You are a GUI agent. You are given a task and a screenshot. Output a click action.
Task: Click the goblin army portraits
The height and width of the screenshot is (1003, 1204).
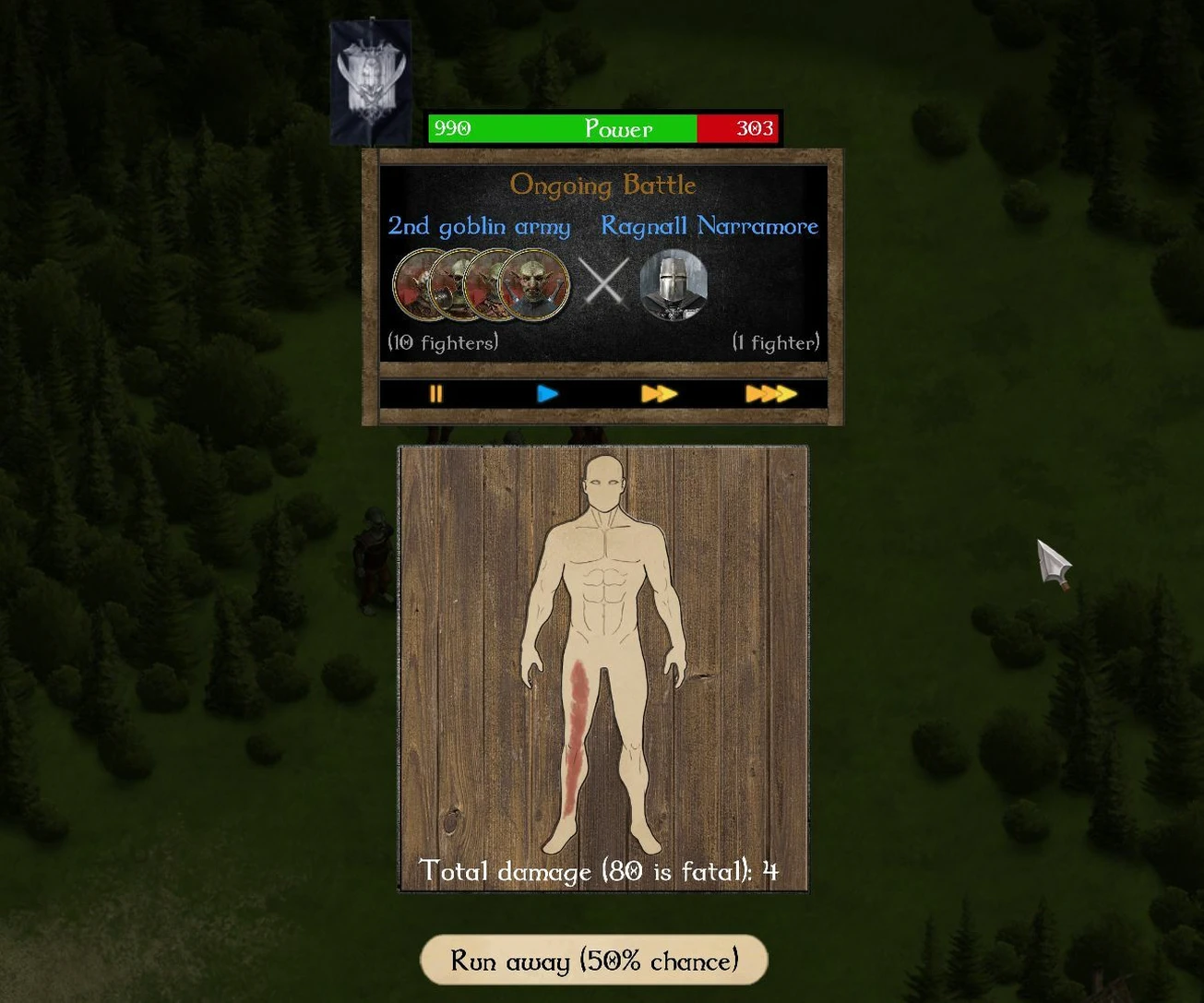[x=481, y=284]
